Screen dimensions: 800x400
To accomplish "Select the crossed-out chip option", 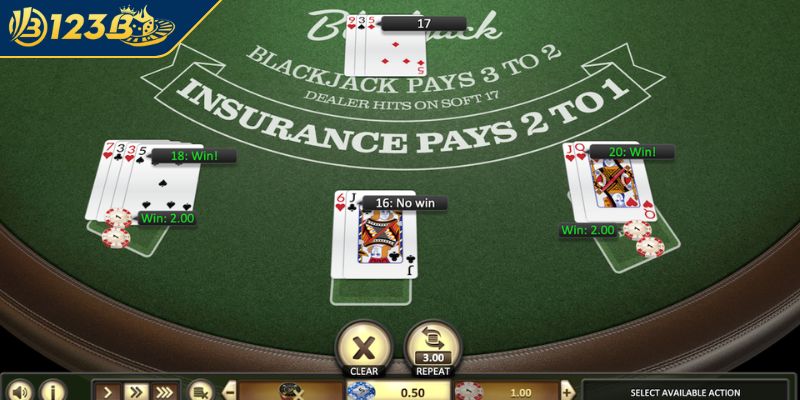I will pyautogui.click(x=290, y=390).
